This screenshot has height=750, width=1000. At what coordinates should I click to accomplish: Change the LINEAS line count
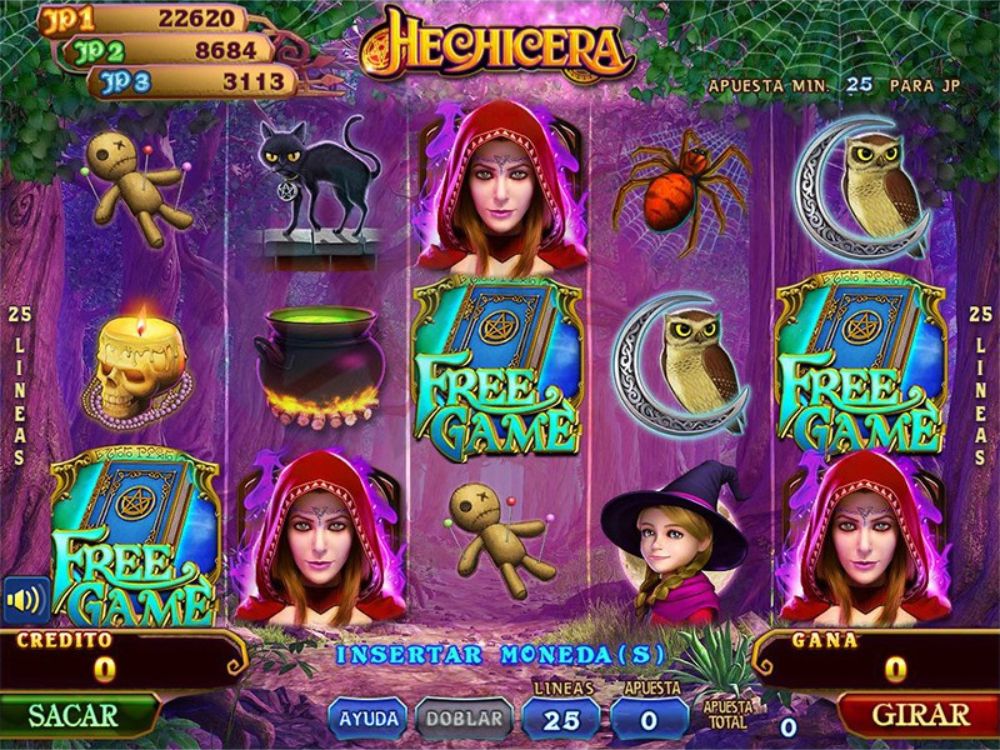tap(561, 718)
